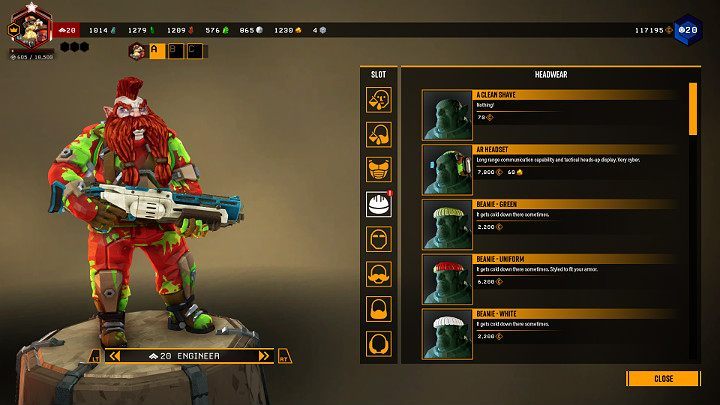Open the helmet headwear slot

[379, 205]
